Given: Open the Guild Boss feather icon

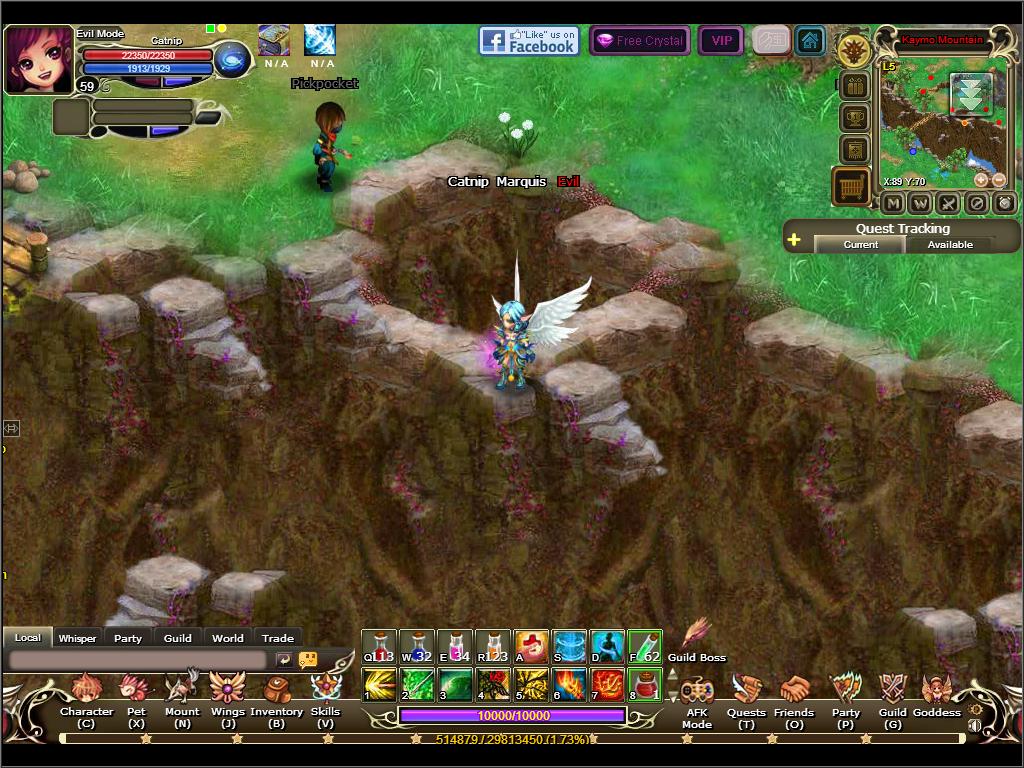Looking at the screenshot, I should [696, 634].
